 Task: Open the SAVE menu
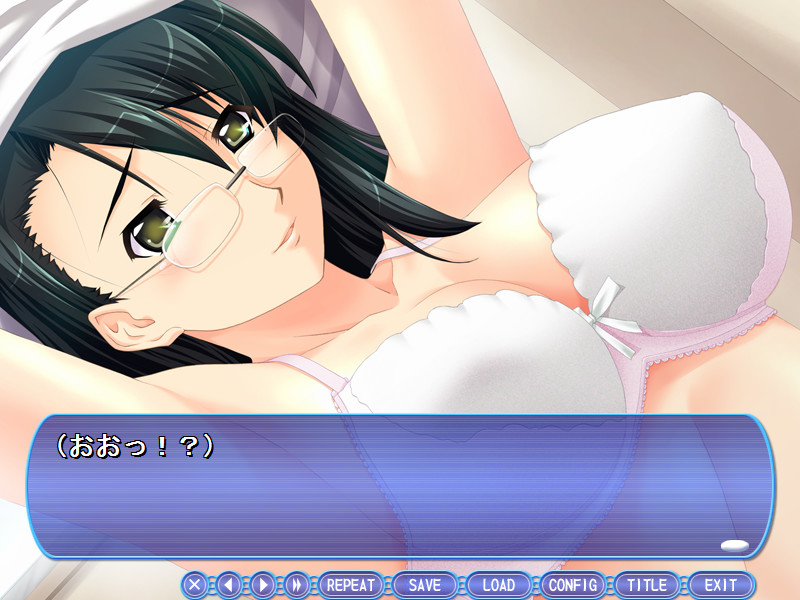point(425,585)
